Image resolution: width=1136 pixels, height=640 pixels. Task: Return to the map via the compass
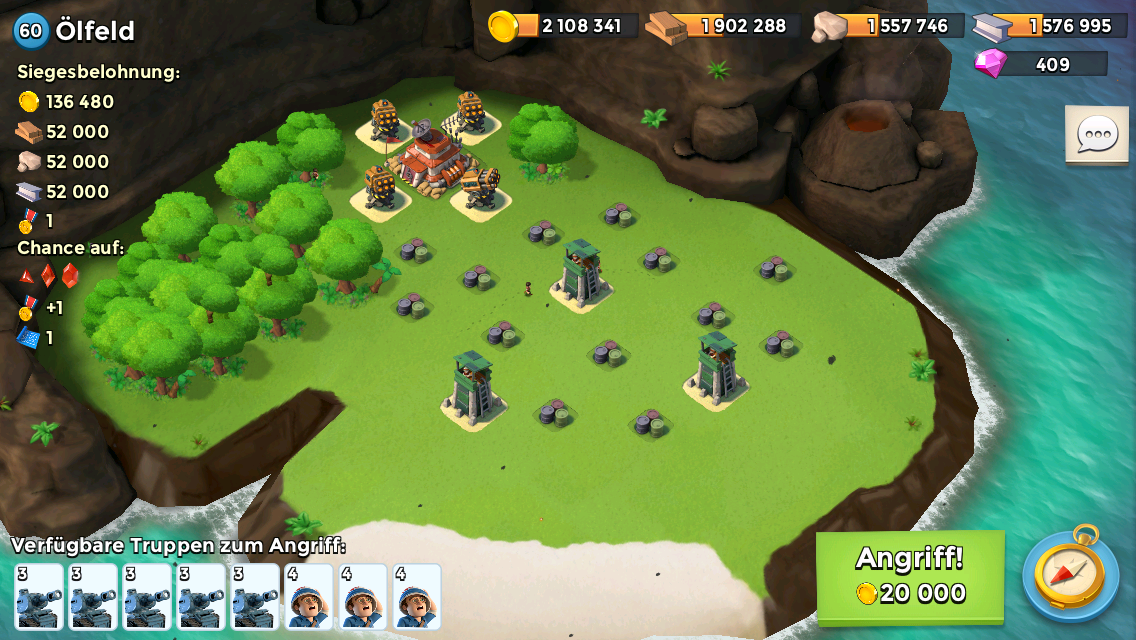point(1069,574)
